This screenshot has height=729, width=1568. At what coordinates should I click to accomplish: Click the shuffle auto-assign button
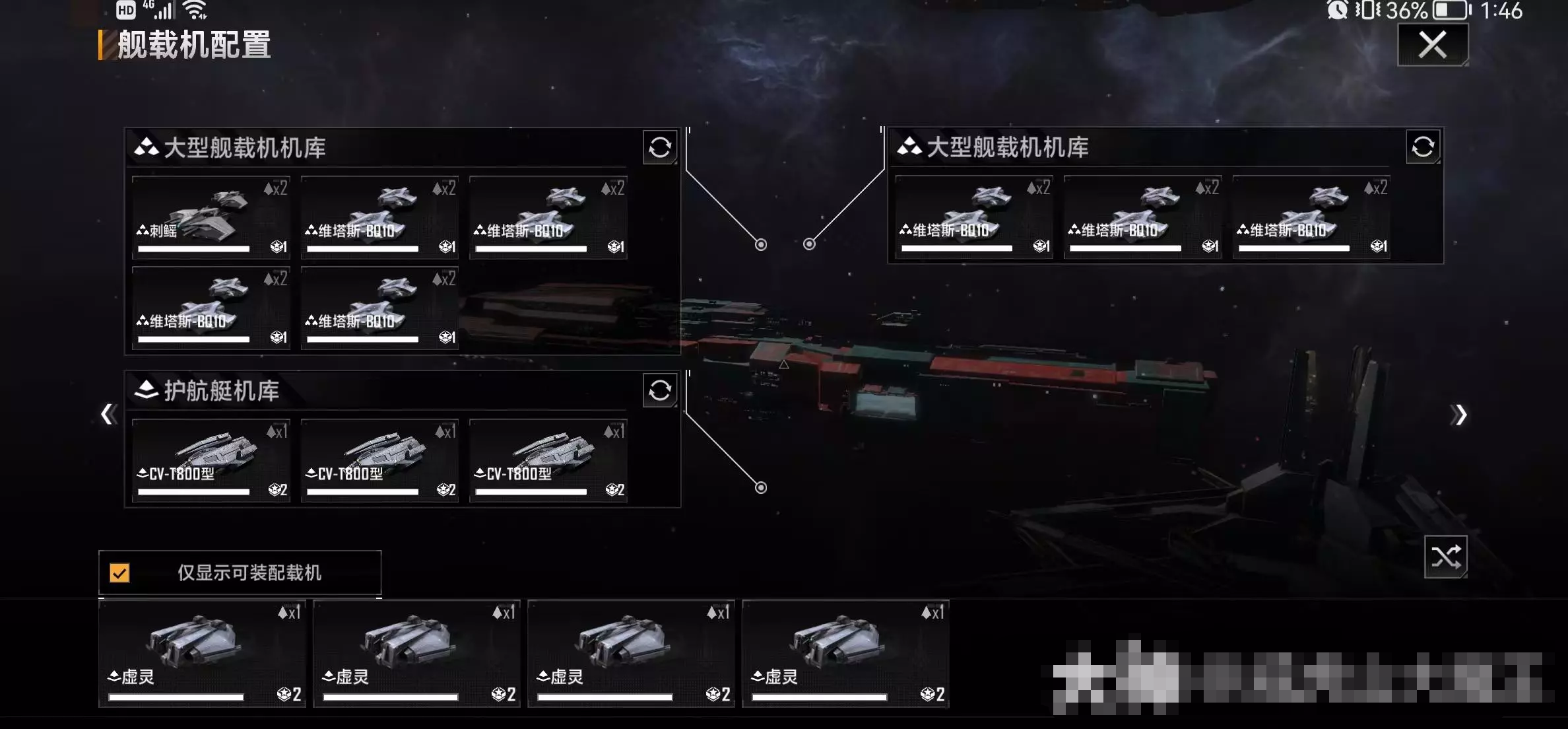point(1445,557)
